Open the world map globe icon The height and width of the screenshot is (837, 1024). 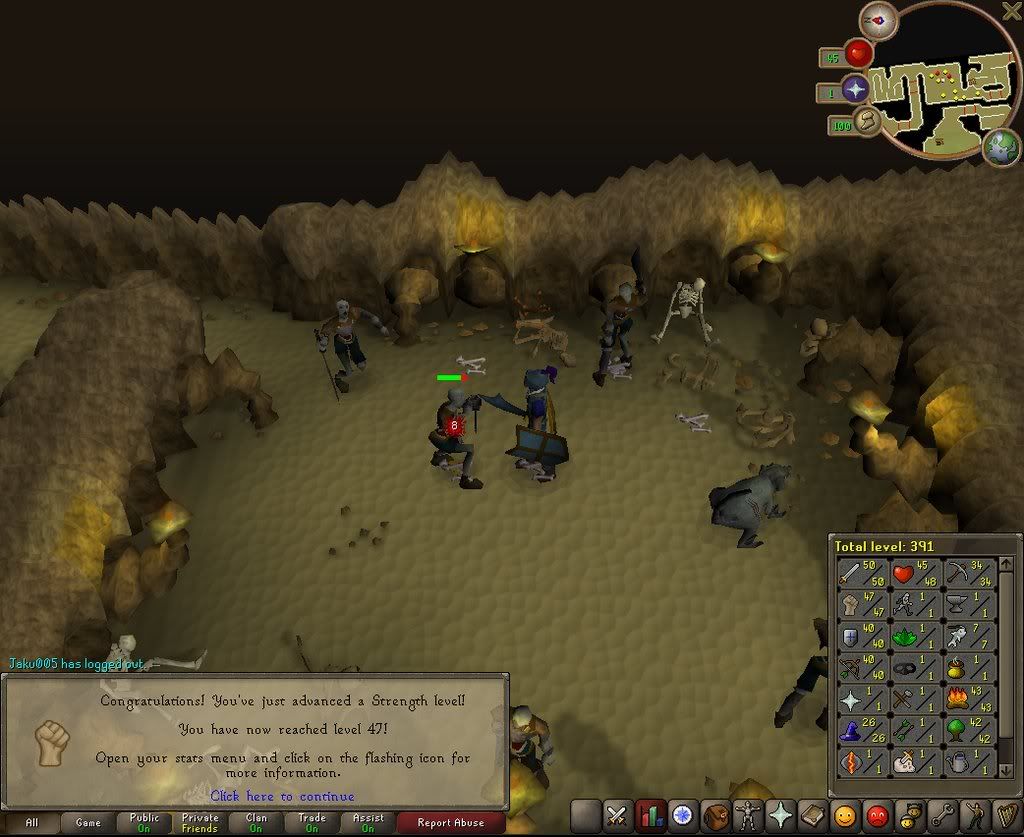click(x=1001, y=147)
